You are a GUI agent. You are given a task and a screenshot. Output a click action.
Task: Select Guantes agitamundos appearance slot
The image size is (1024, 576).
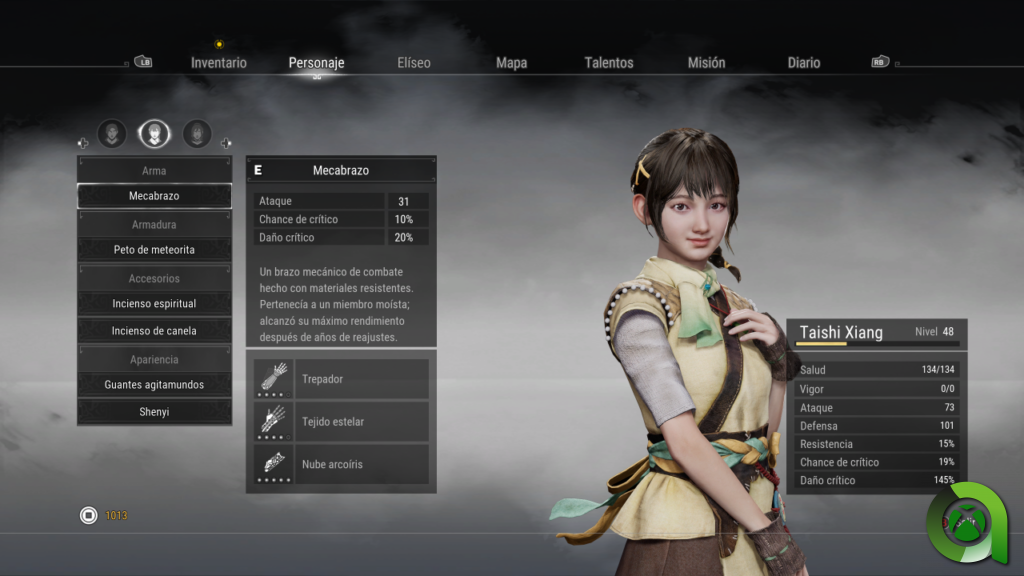(154, 384)
